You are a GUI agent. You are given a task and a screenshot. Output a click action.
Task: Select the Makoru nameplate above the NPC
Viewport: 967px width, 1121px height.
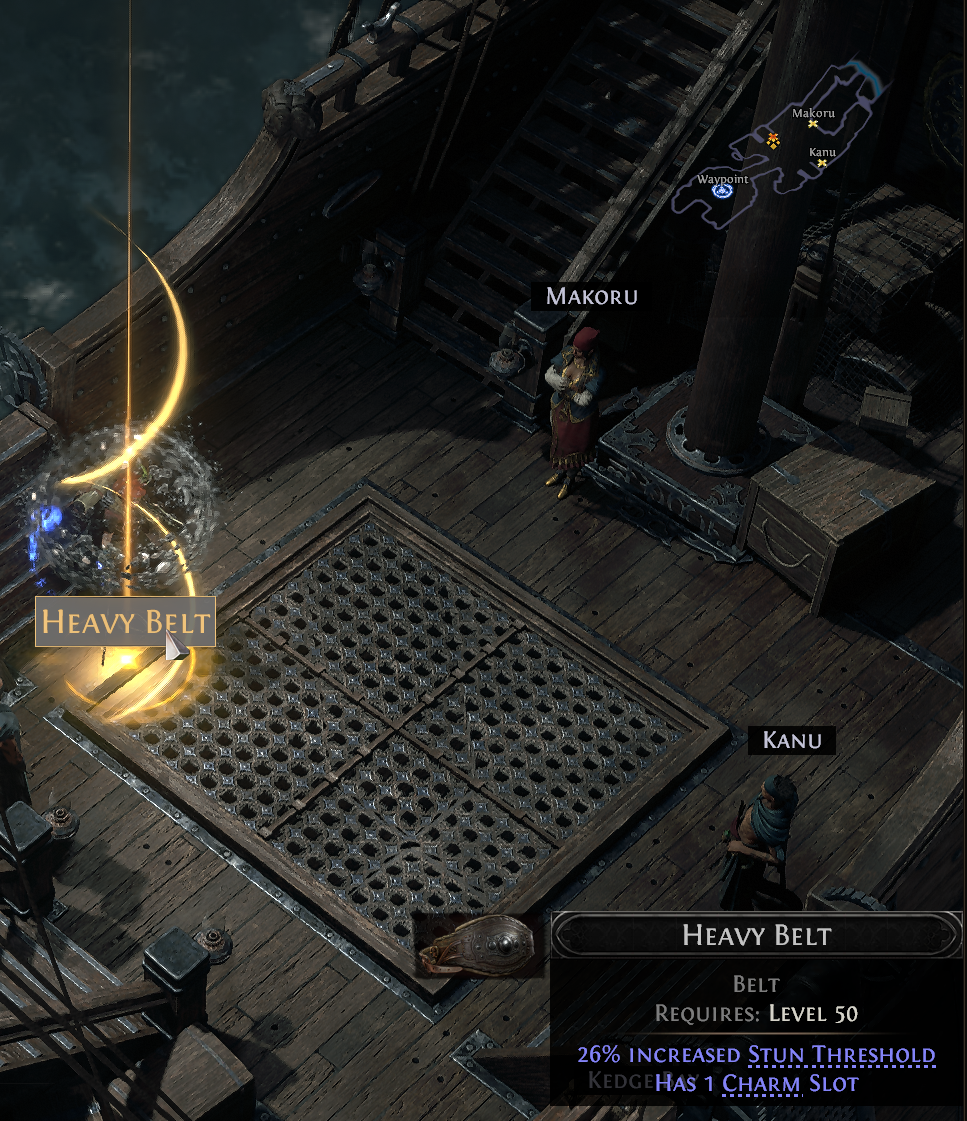click(x=591, y=297)
